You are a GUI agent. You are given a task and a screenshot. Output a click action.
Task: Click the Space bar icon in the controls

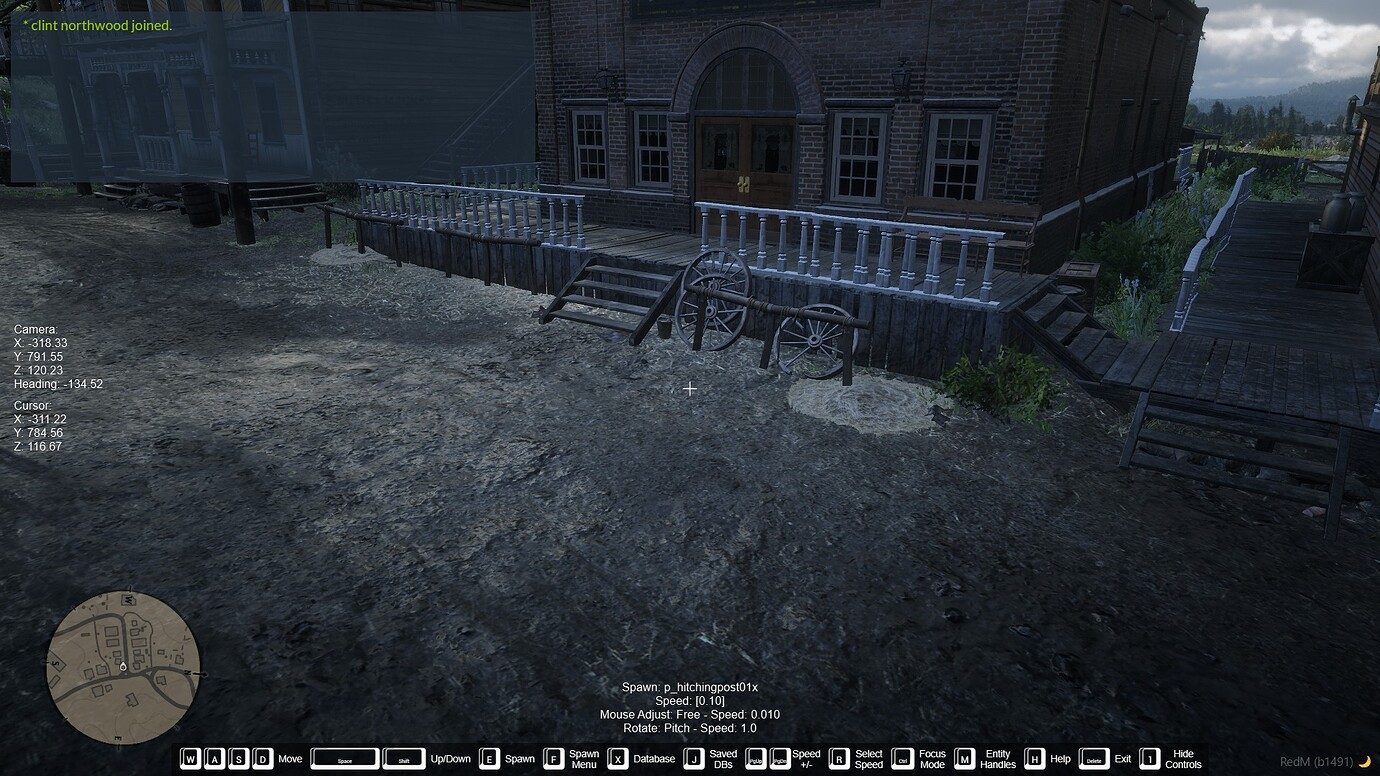click(x=344, y=758)
